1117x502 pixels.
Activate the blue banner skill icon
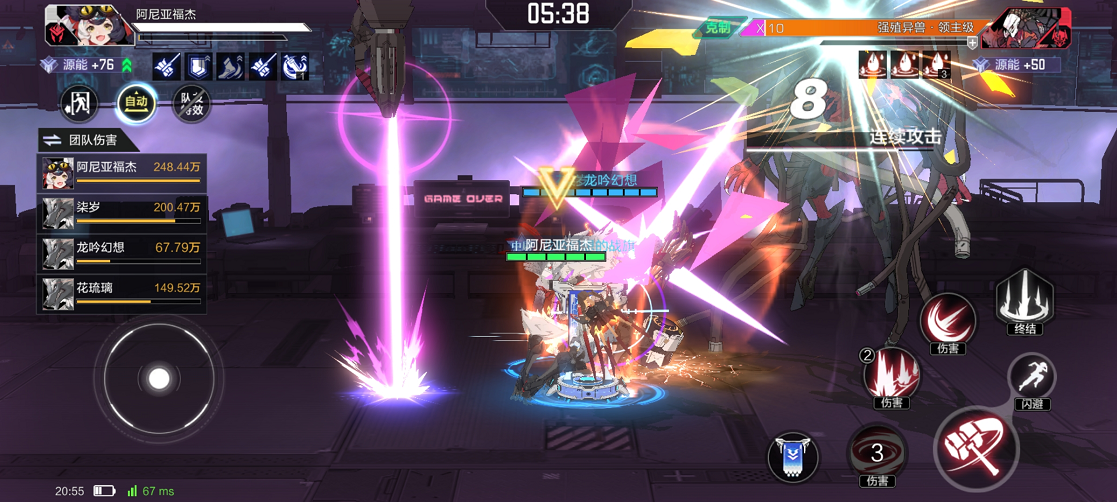click(793, 456)
